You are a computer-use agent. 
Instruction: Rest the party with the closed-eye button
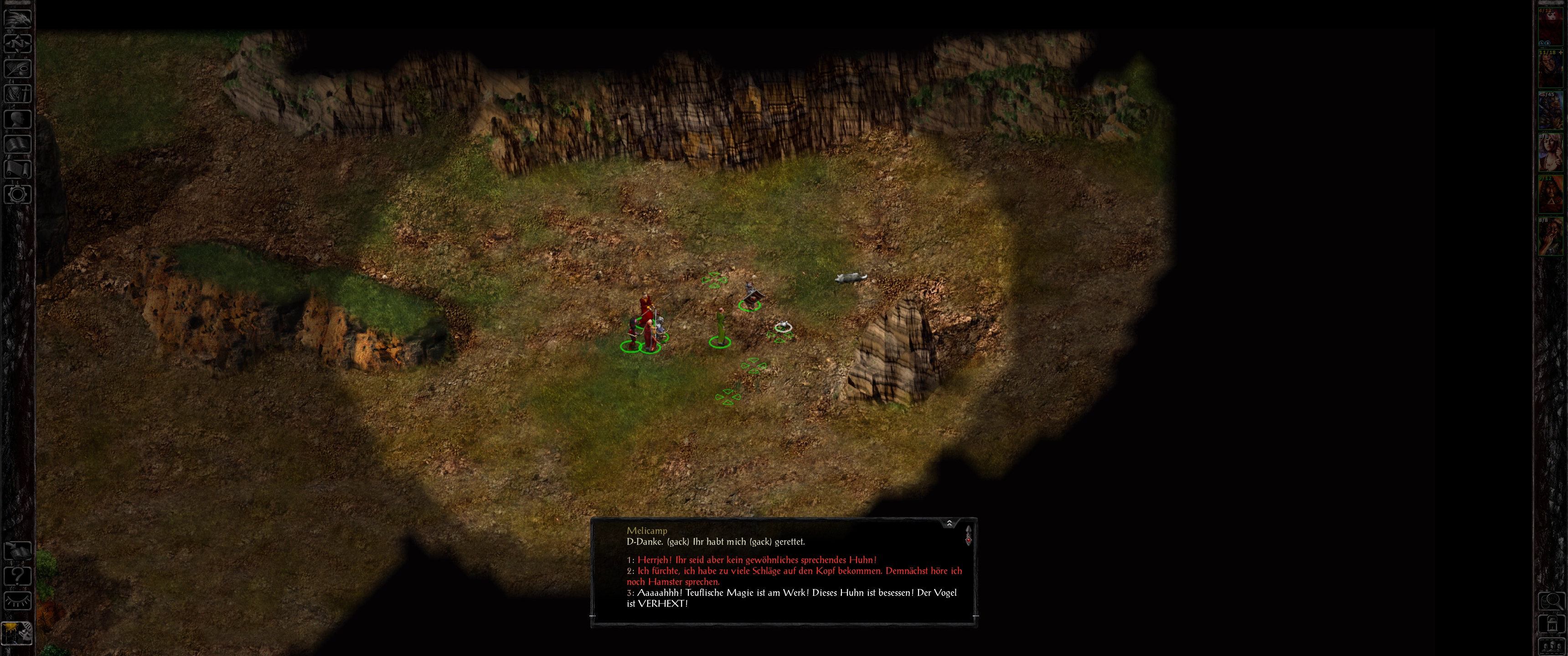[x=18, y=601]
